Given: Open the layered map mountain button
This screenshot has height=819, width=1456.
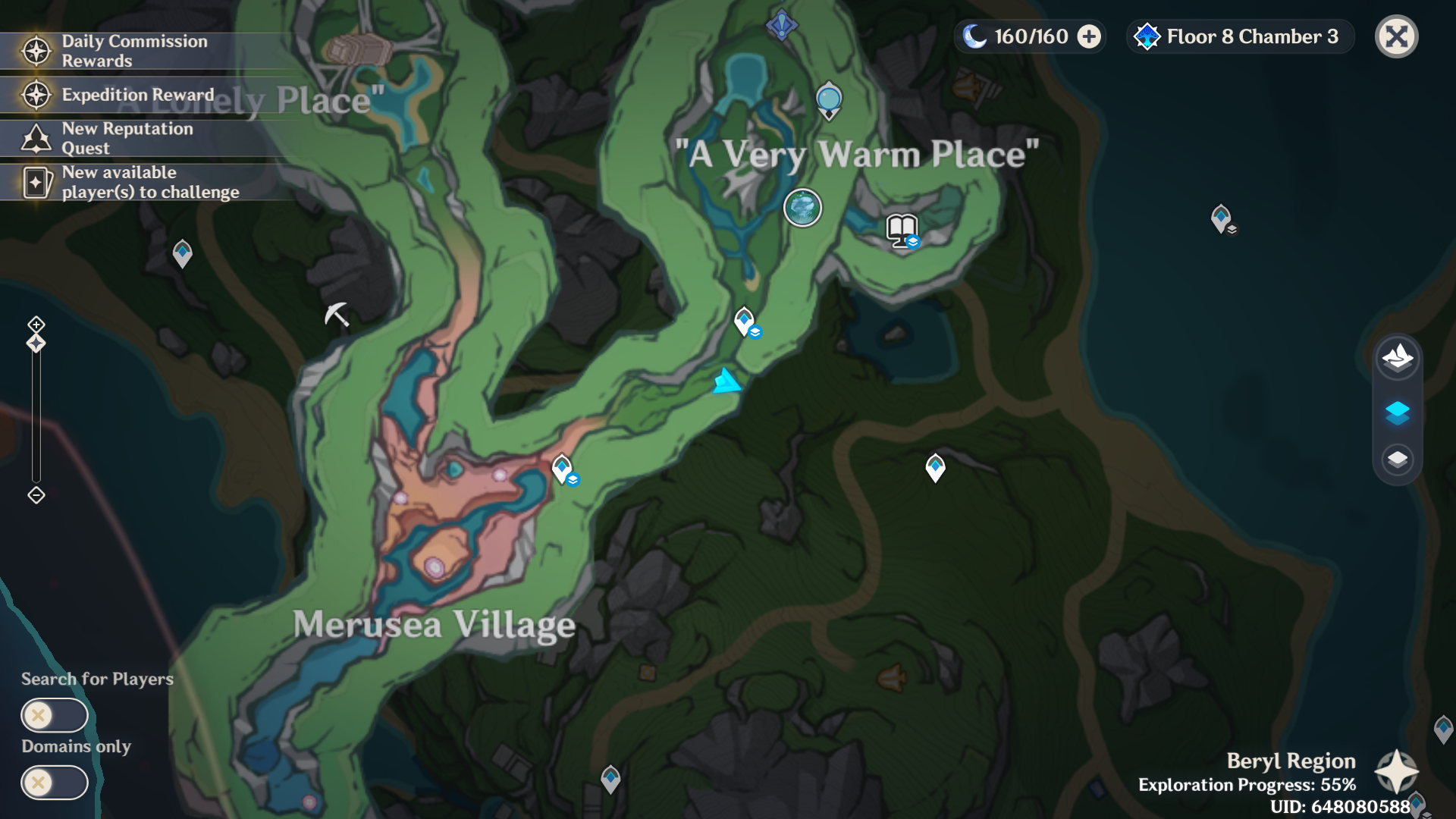Looking at the screenshot, I should 1397,356.
